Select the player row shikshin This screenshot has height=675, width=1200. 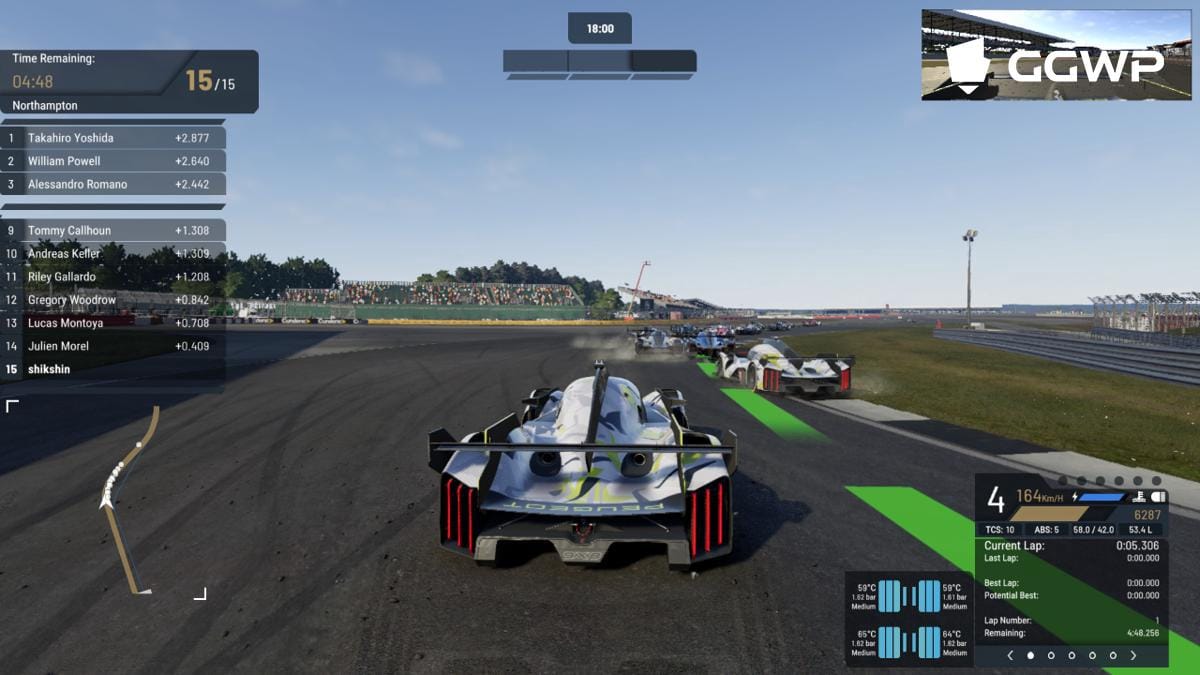113,369
